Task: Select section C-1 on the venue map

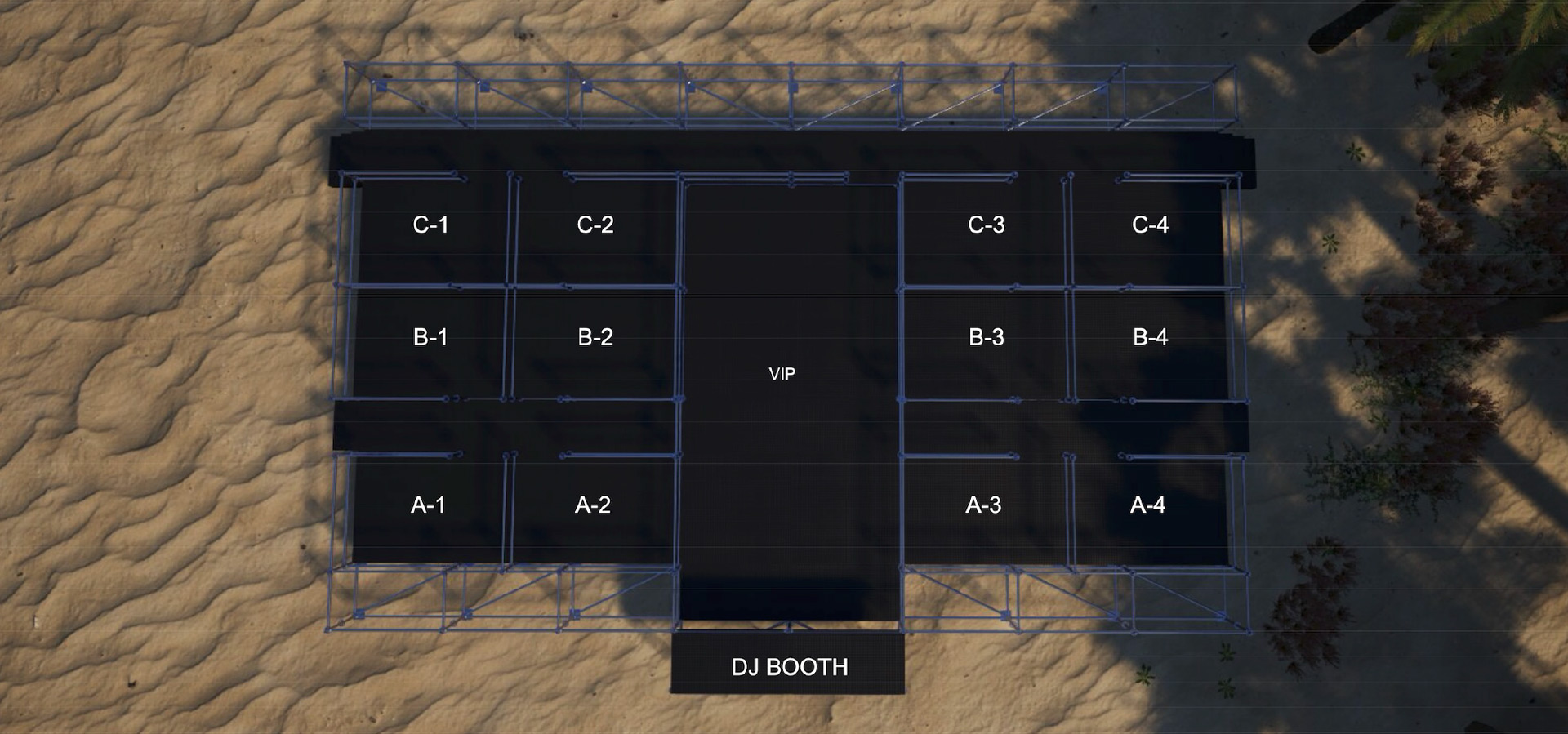Action: pos(430,225)
